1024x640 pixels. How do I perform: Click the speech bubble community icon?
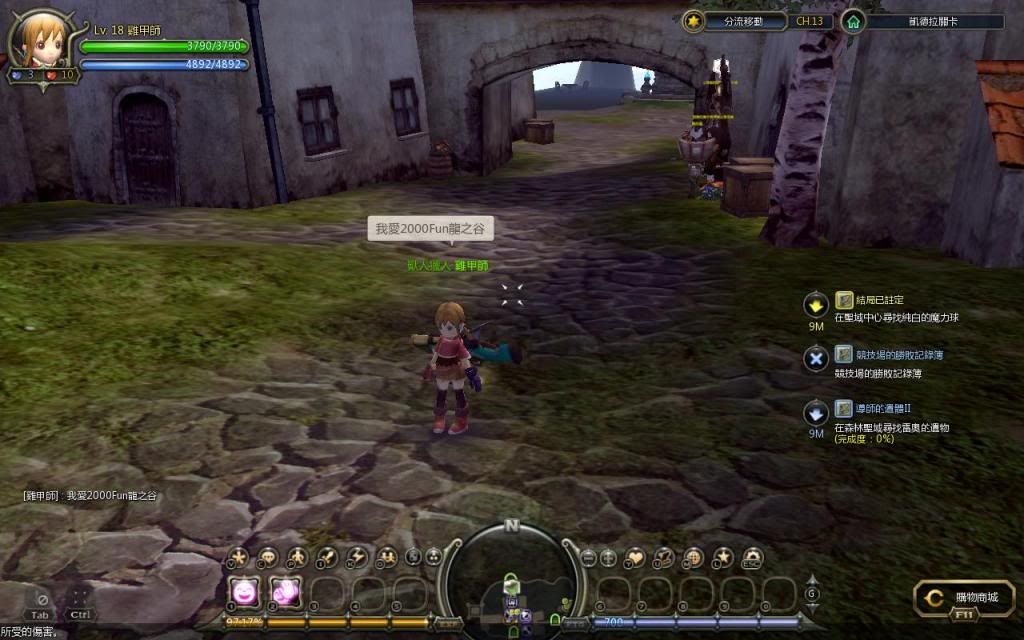pos(268,558)
